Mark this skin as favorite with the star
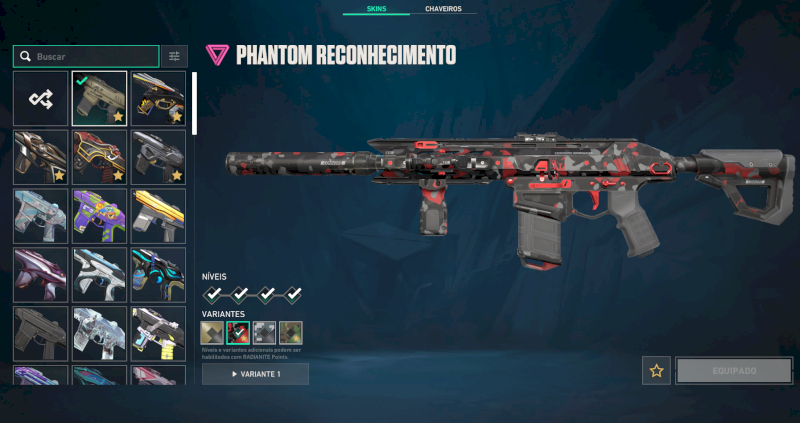Image resolution: width=800 pixels, height=423 pixels. coord(656,370)
